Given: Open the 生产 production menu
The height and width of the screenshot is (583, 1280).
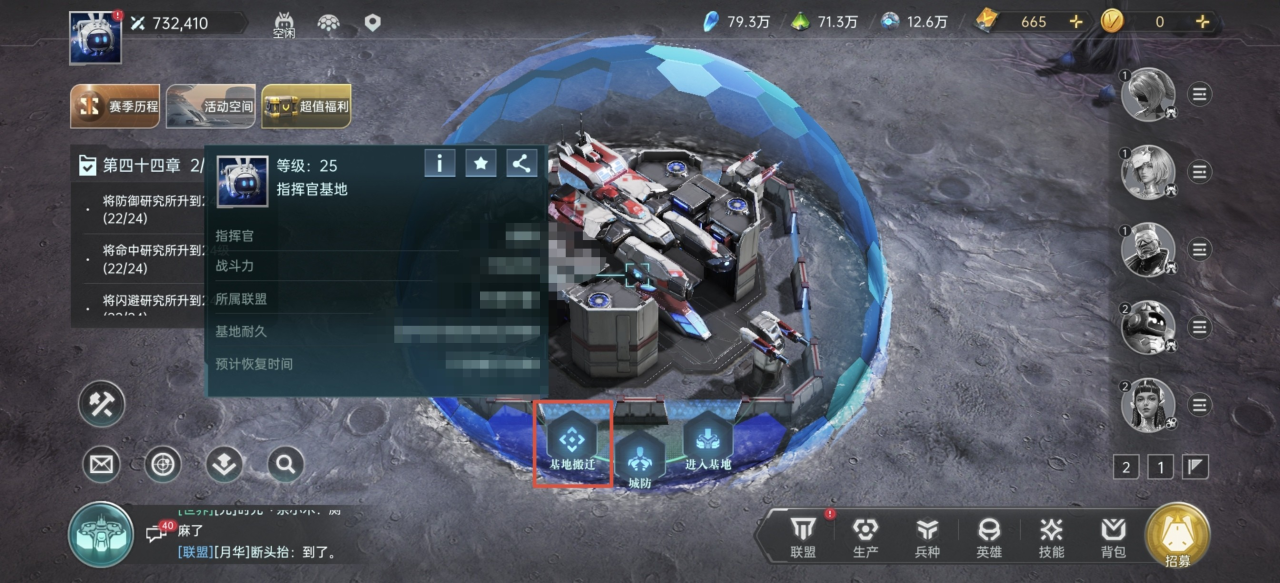Looking at the screenshot, I should [865, 537].
